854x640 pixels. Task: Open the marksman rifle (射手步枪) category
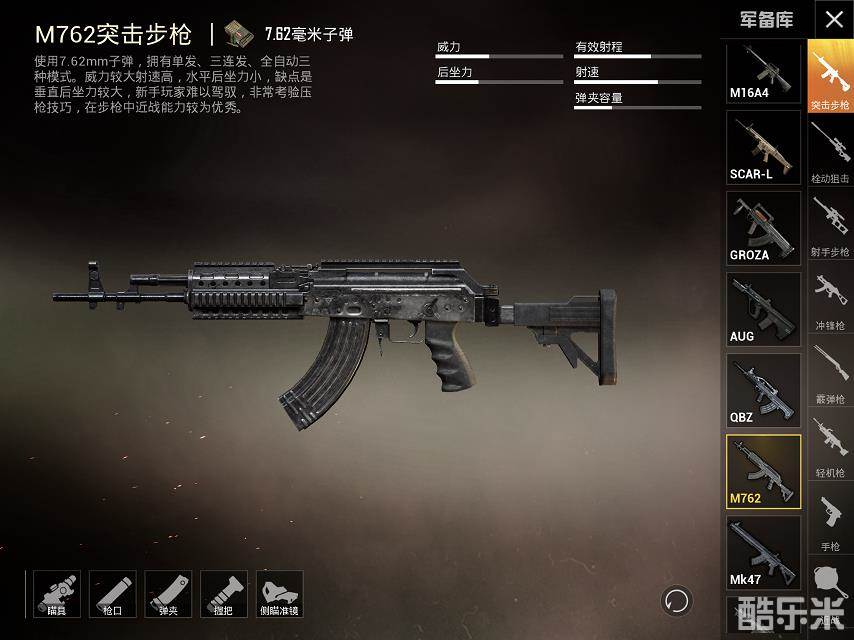pos(830,224)
